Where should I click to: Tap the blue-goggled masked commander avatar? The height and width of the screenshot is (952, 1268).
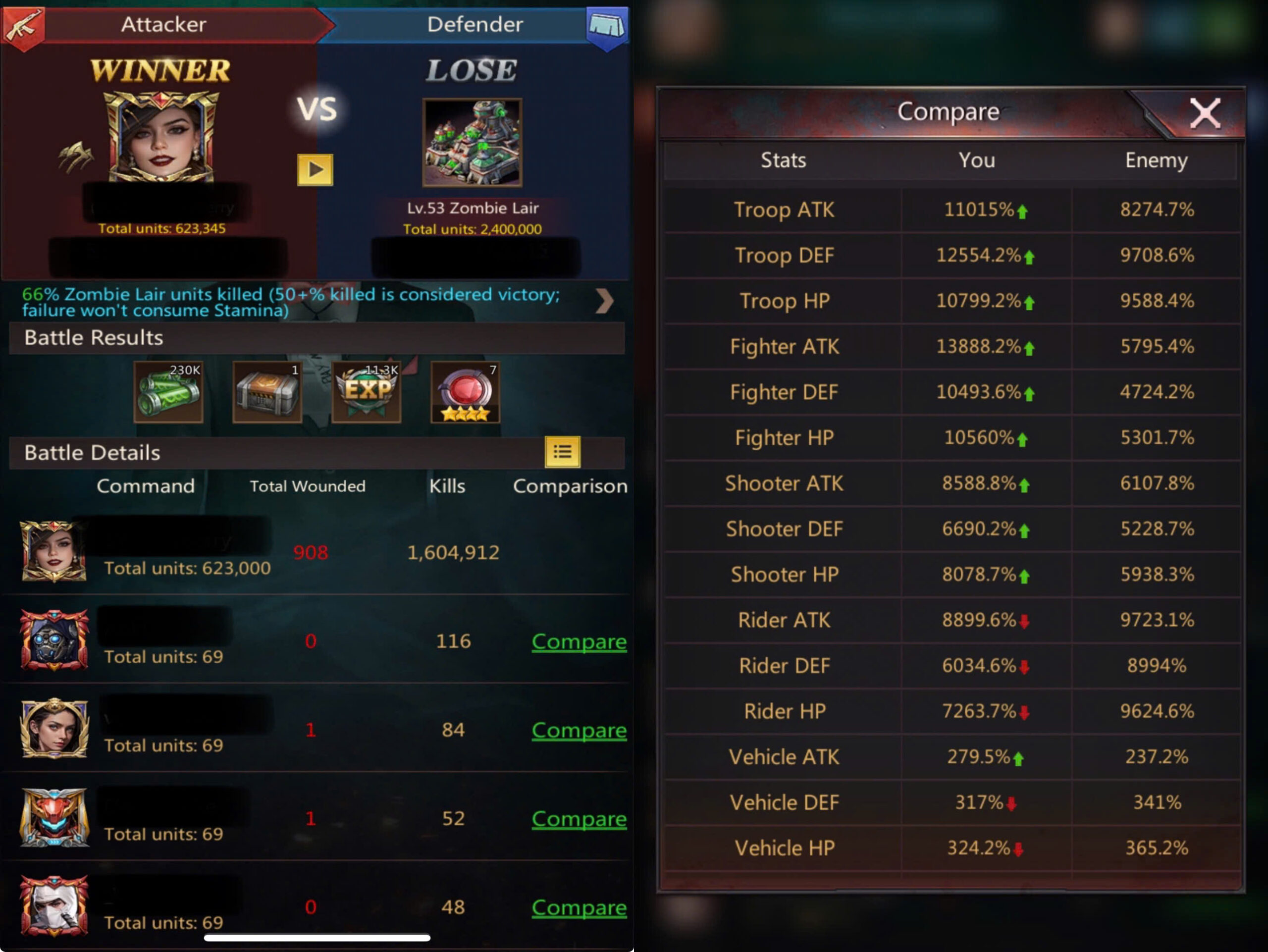[x=54, y=640]
